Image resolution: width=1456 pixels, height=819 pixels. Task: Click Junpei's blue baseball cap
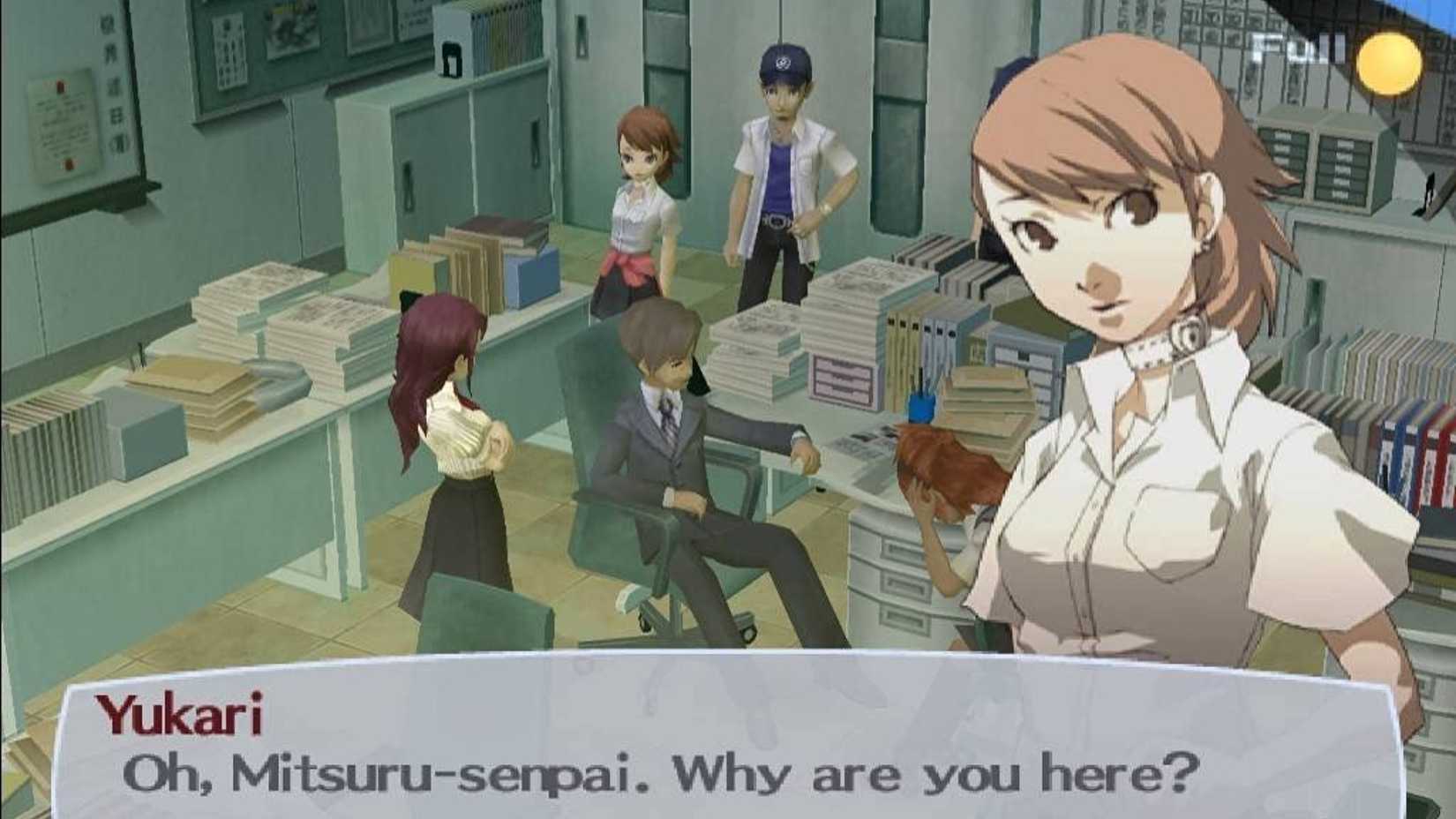(x=784, y=64)
